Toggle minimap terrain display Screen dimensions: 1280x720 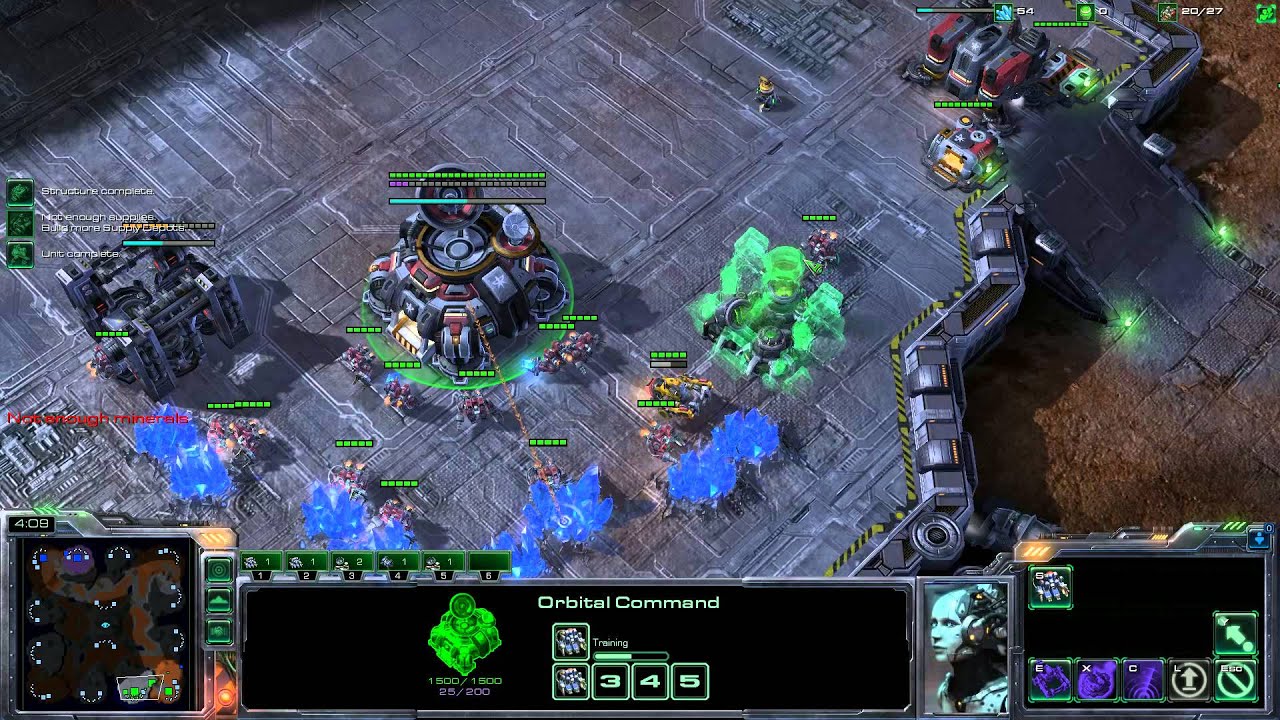pyautogui.click(x=219, y=601)
